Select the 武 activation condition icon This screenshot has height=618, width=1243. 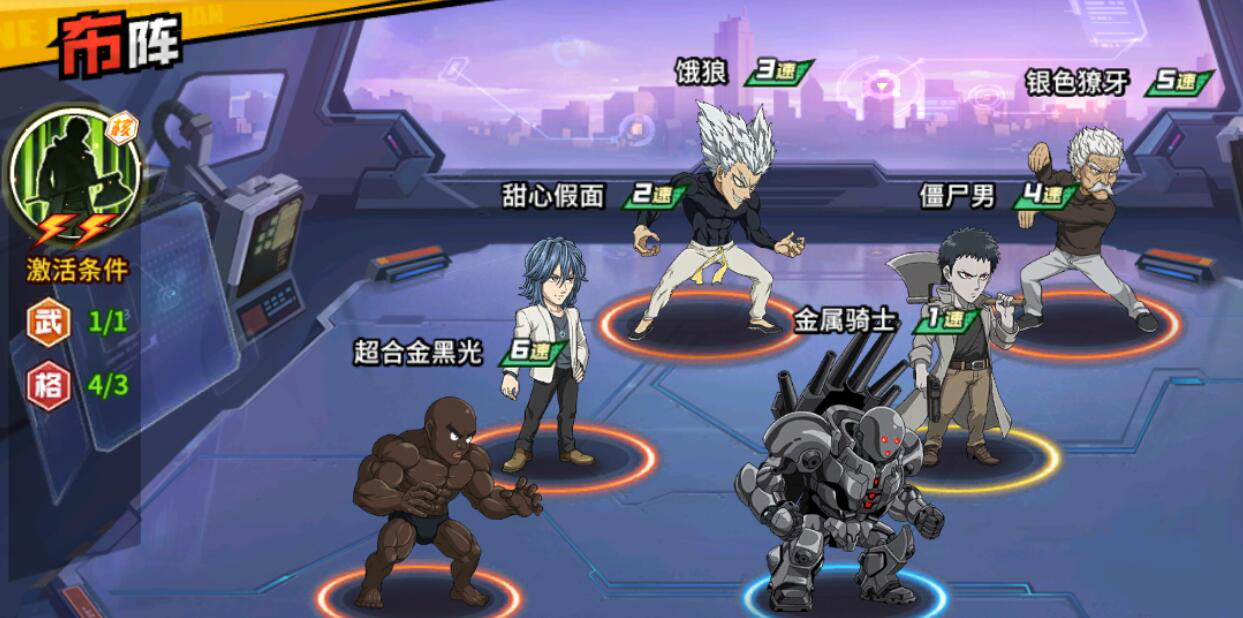click(x=48, y=322)
